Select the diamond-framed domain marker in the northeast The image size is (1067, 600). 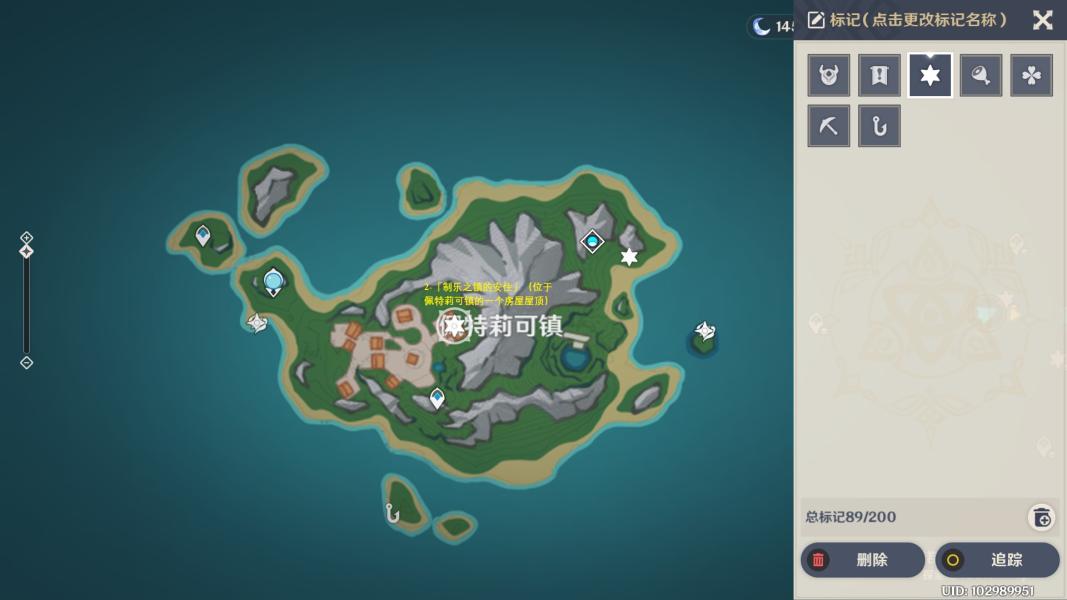click(593, 241)
